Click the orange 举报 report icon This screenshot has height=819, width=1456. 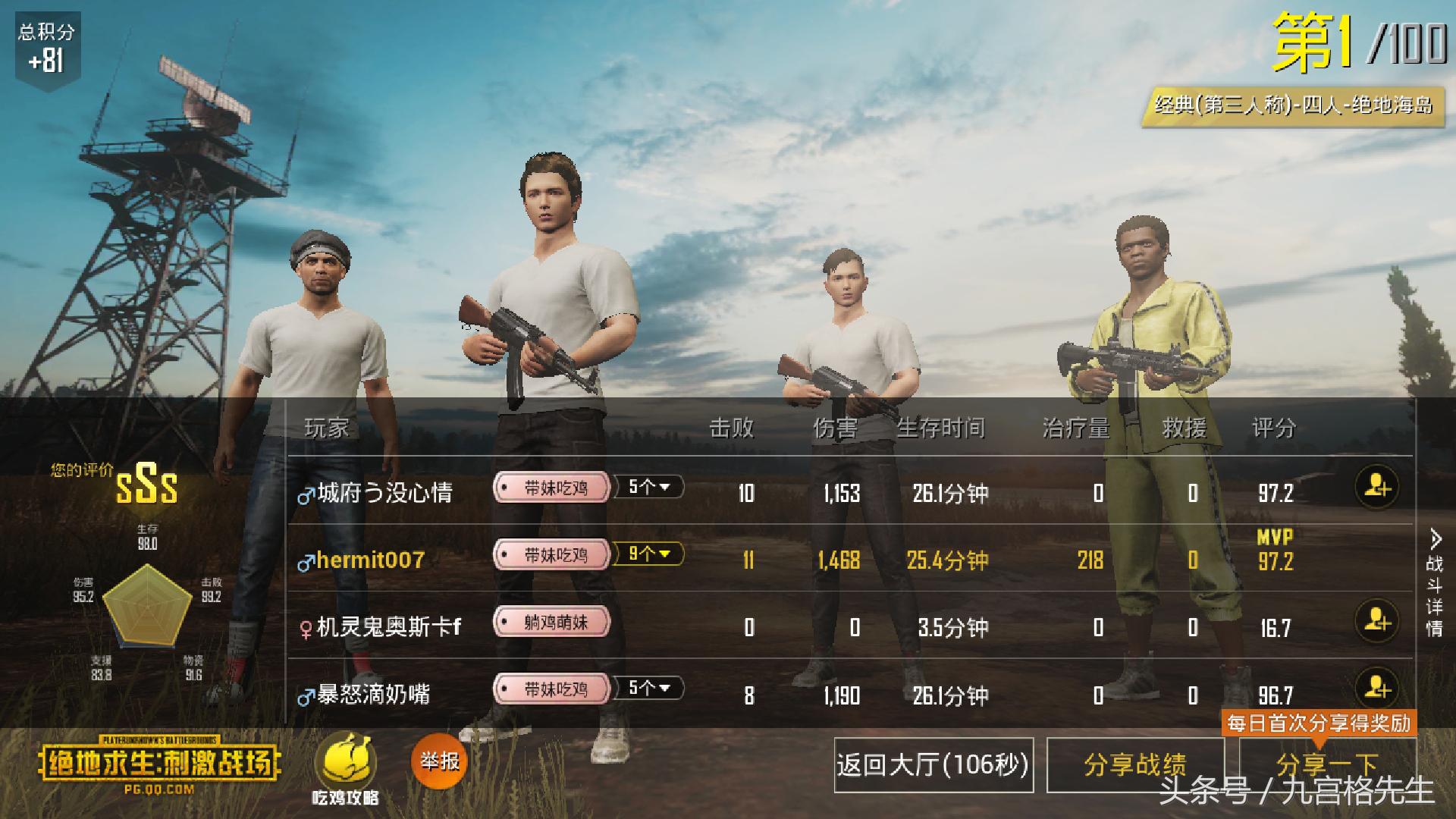[x=438, y=758]
